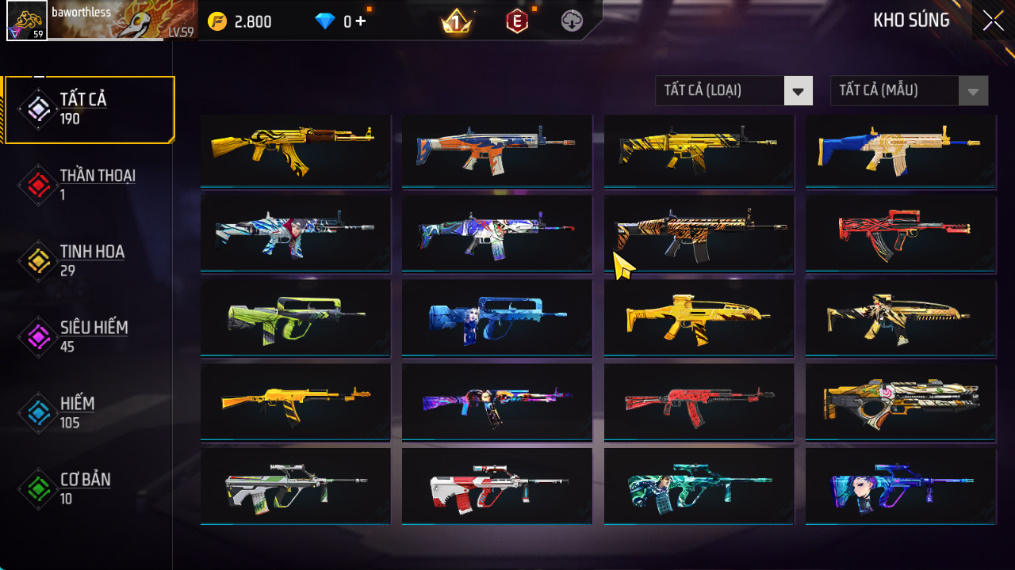Viewport: 1015px width, 570px height.
Task: Show the Cơ Bản rarity weapons
Action: pos(90,488)
